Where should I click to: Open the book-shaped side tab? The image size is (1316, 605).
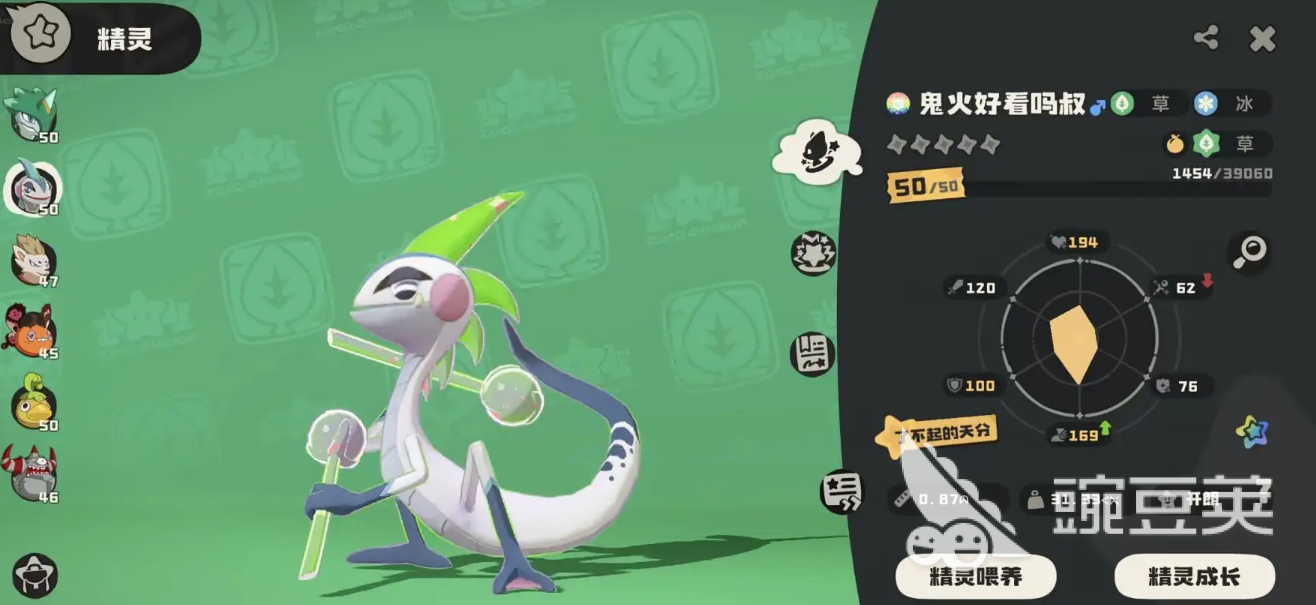click(812, 354)
